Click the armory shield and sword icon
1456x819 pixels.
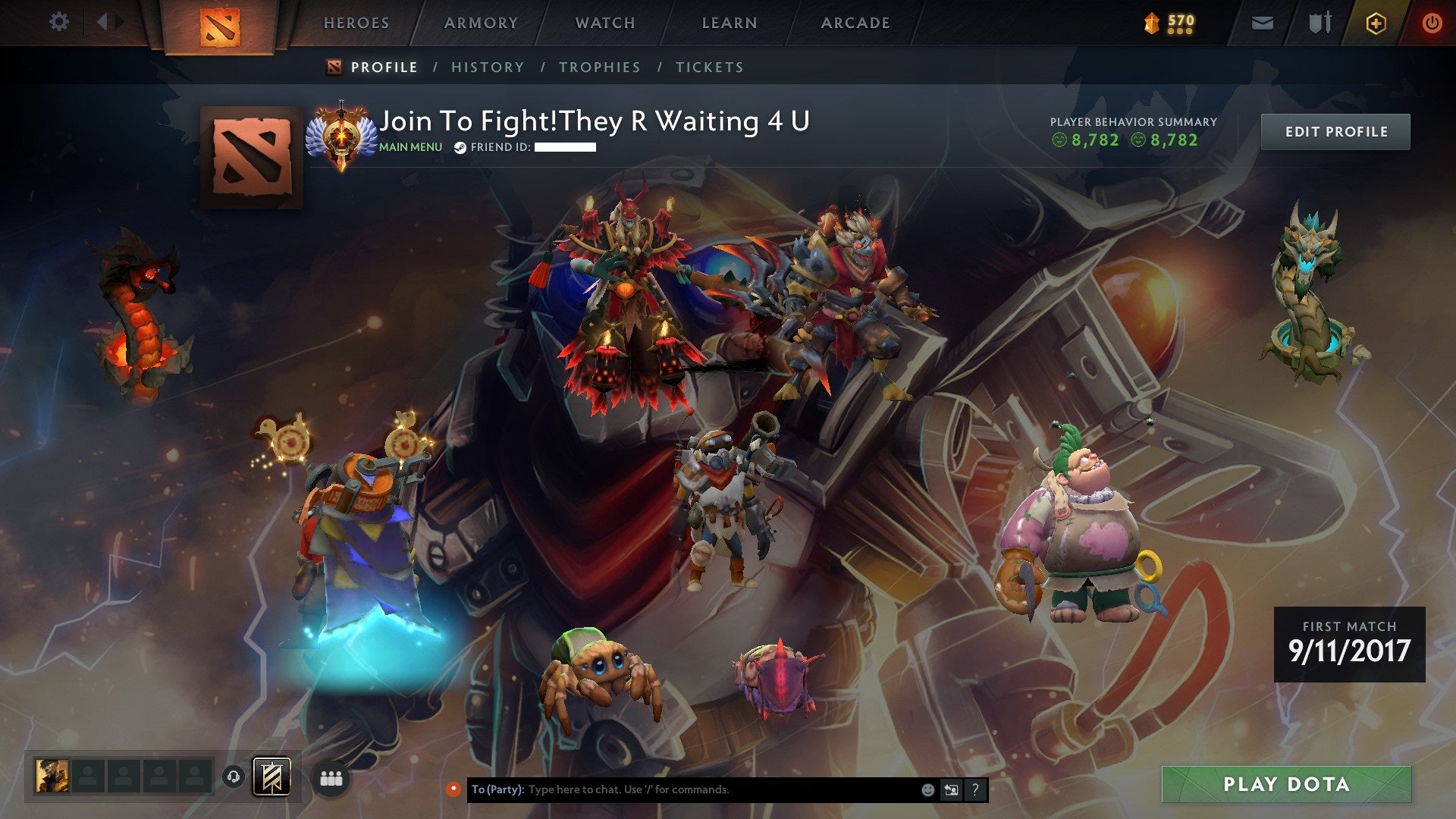1319,22
